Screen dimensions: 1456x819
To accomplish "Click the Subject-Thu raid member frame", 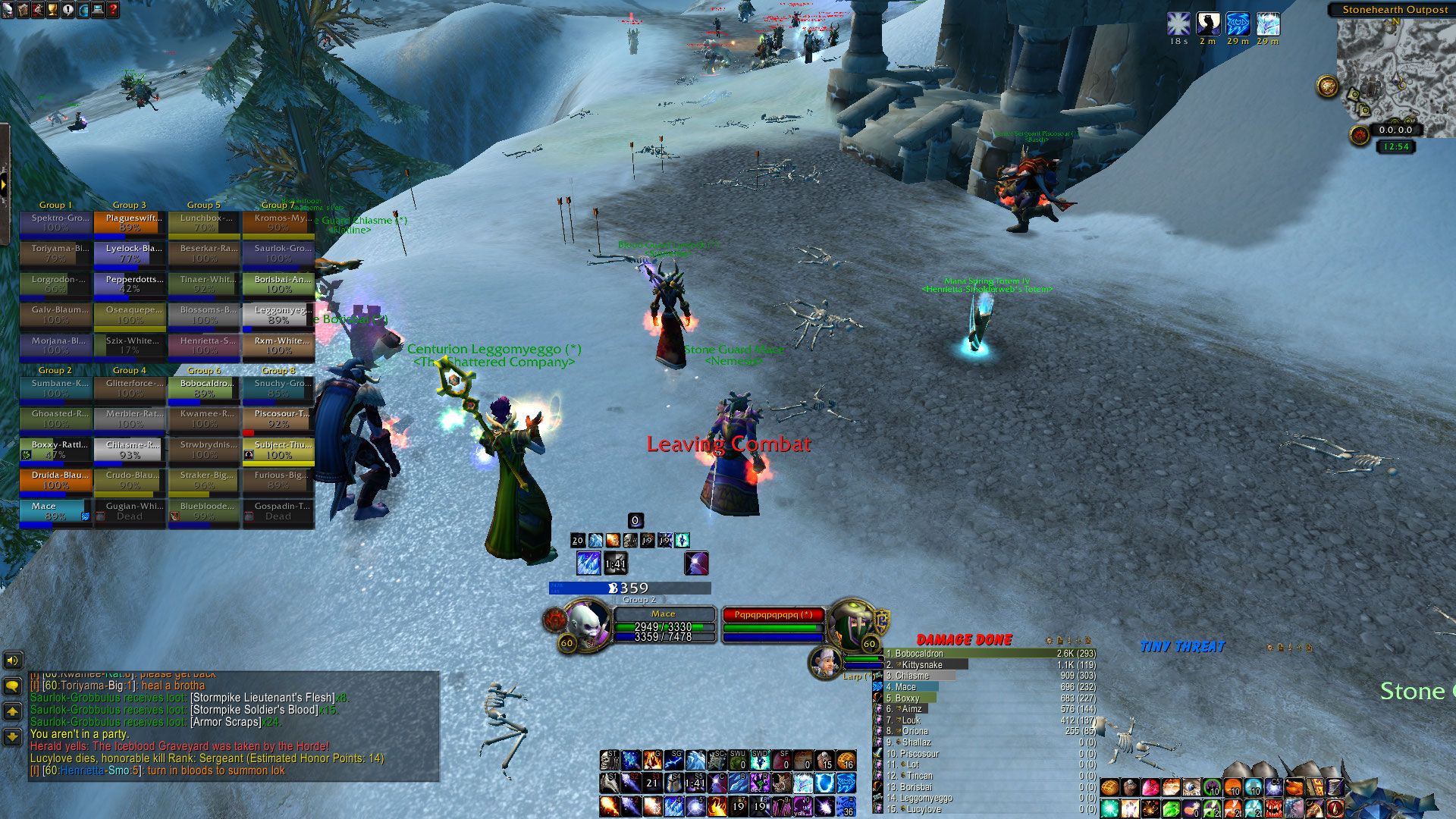I will pos(278,450).
